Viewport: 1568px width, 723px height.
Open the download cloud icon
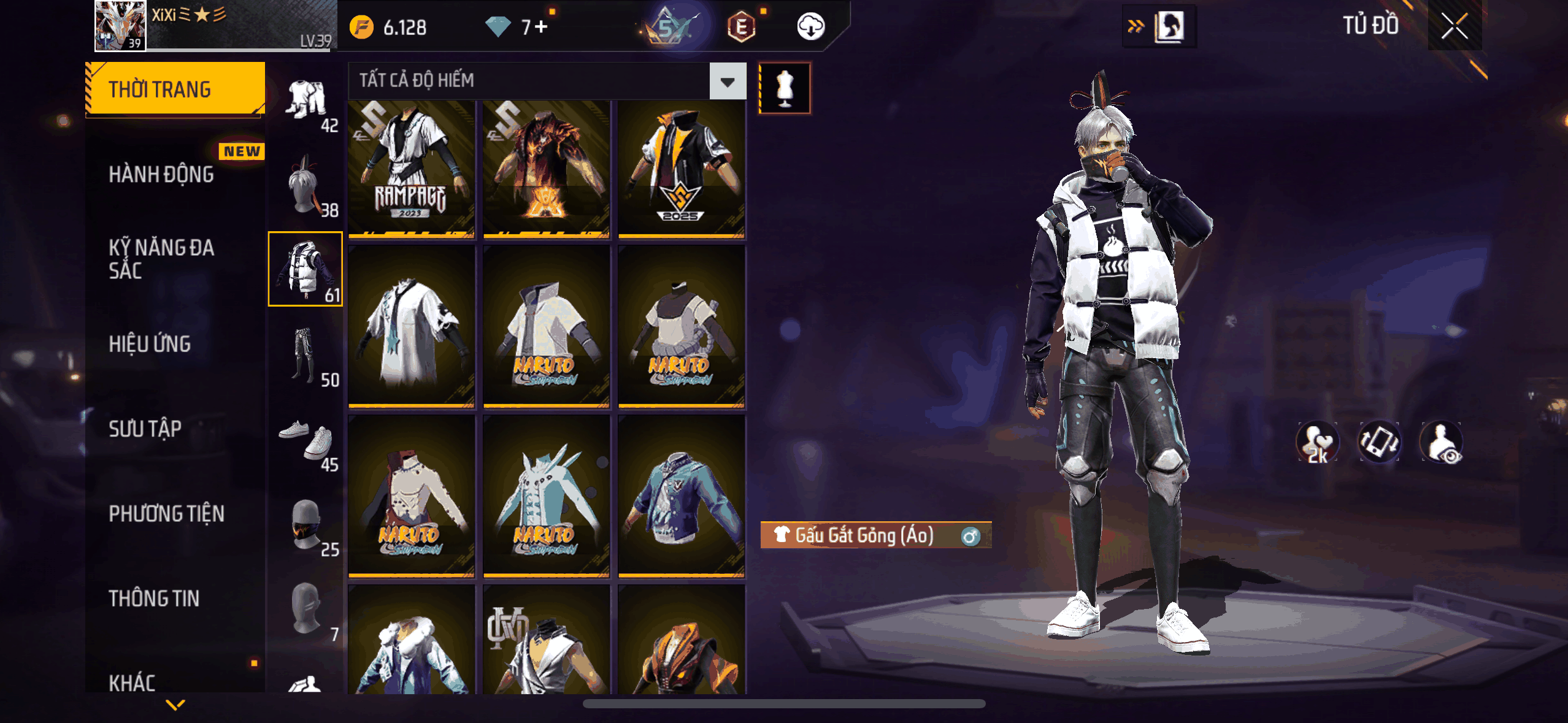(x=810, y=26)
